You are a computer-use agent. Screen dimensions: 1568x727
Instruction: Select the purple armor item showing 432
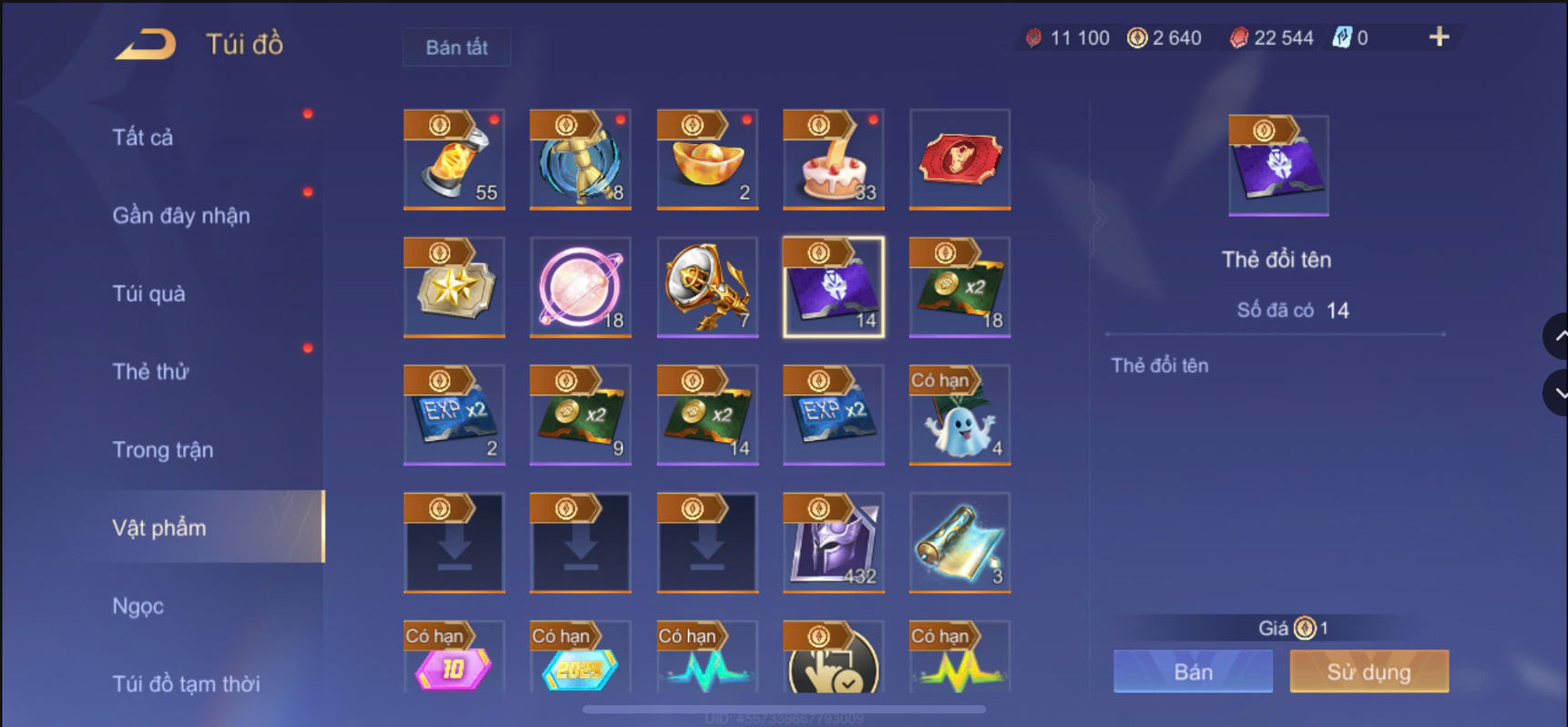[x=833, y=543]
